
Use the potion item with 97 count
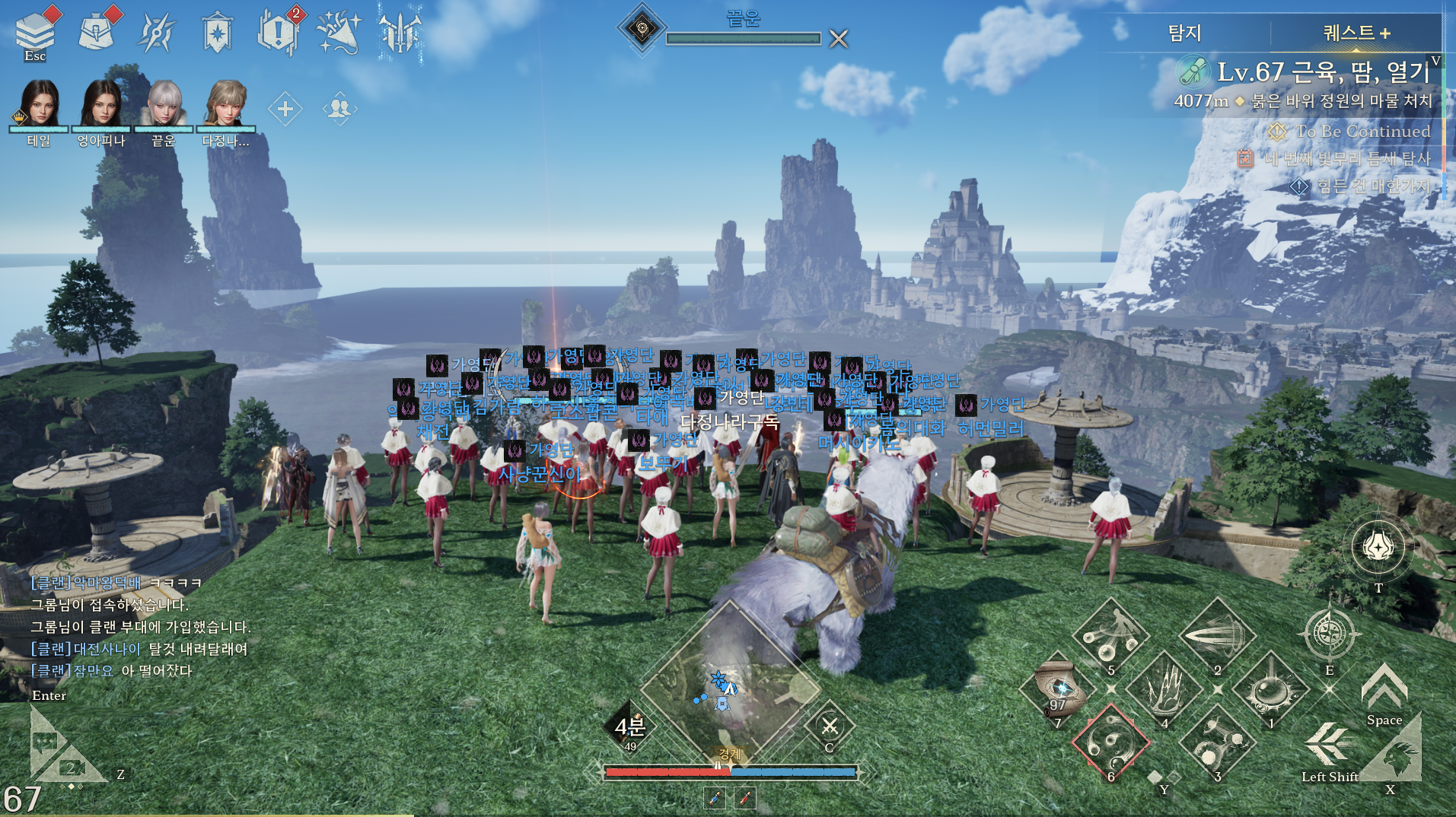coord(1059,690)
